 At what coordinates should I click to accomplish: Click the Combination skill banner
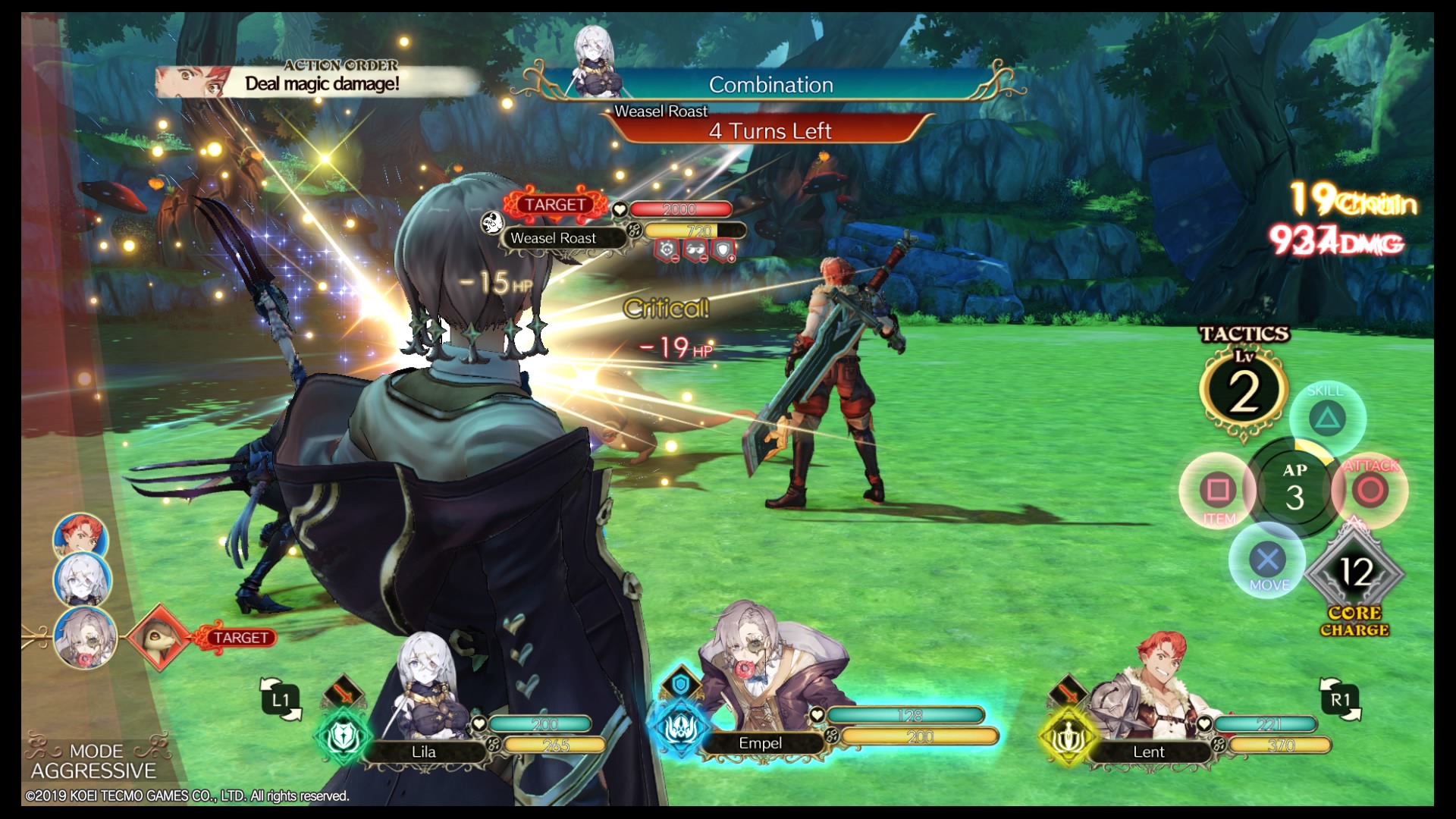point(770,85)
